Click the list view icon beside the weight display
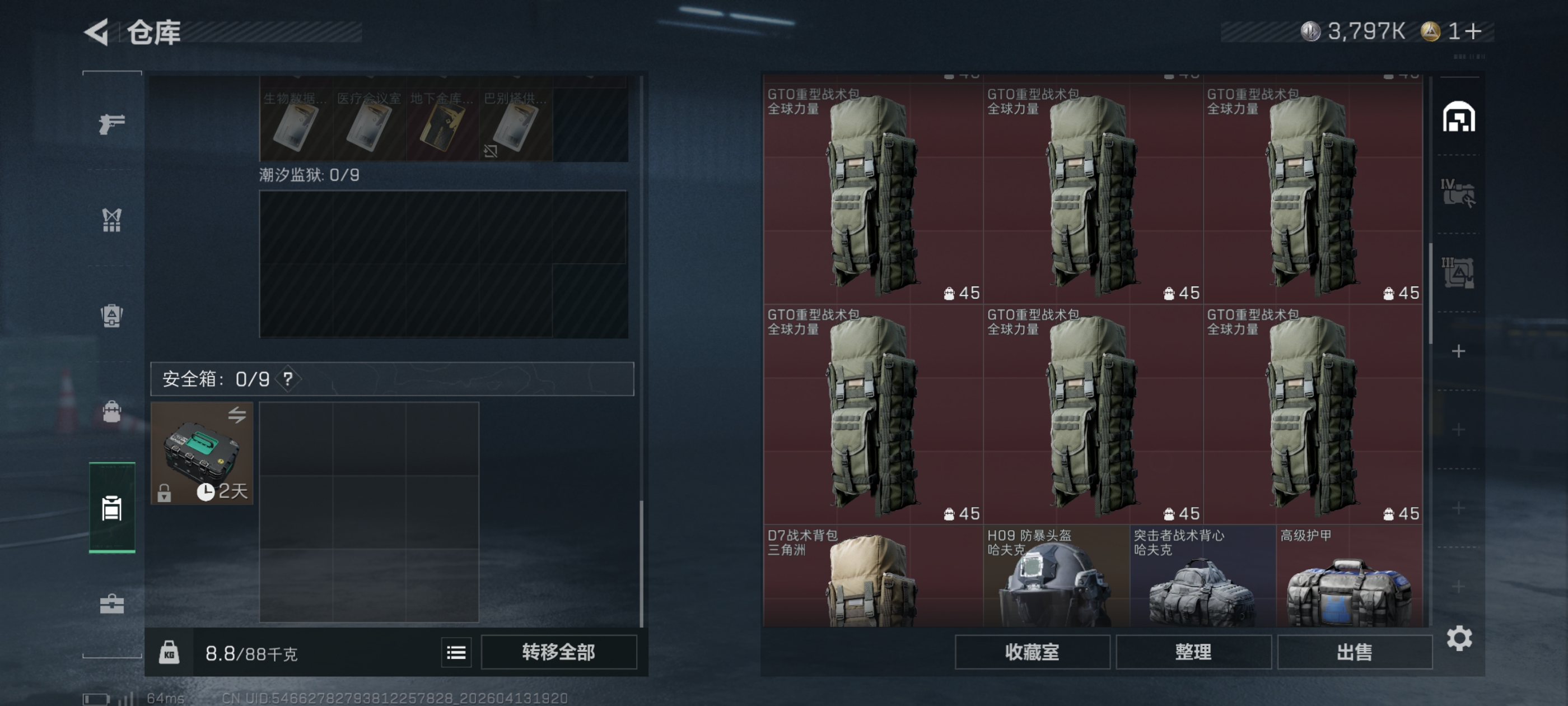 pyautogui.click(x=456, y=652)
